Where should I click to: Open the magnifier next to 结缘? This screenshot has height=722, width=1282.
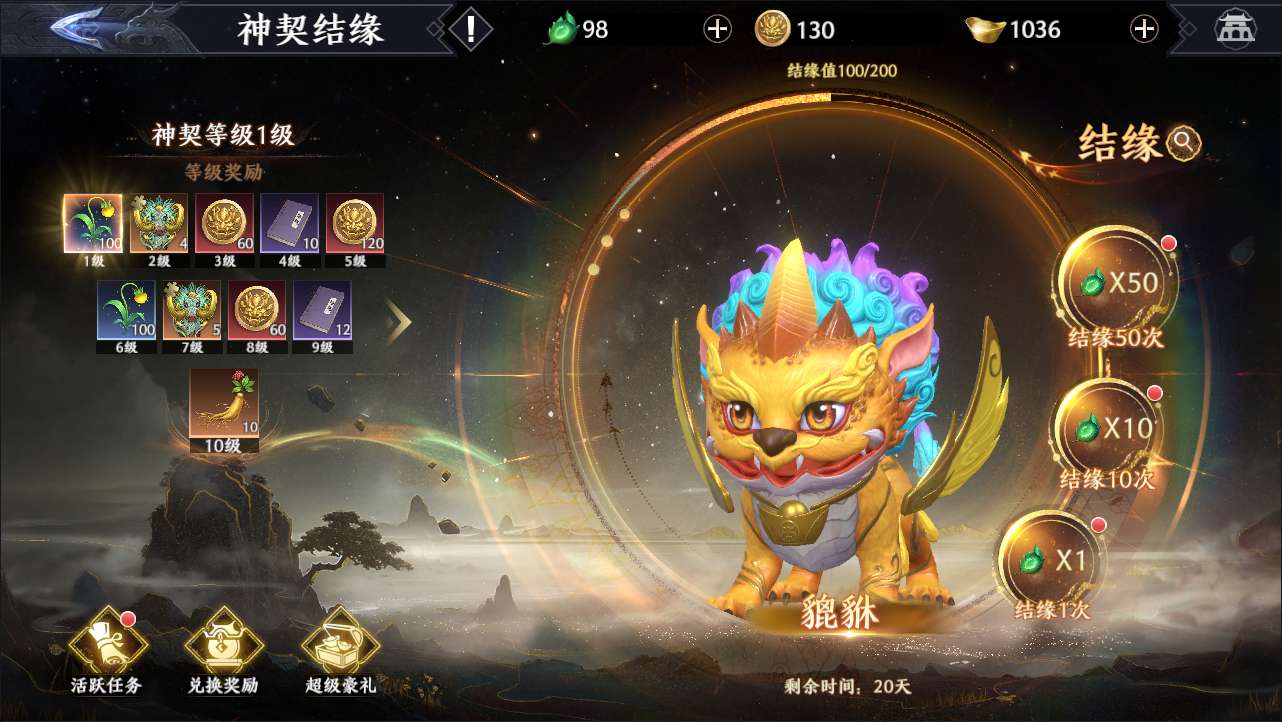(1184, 143)
